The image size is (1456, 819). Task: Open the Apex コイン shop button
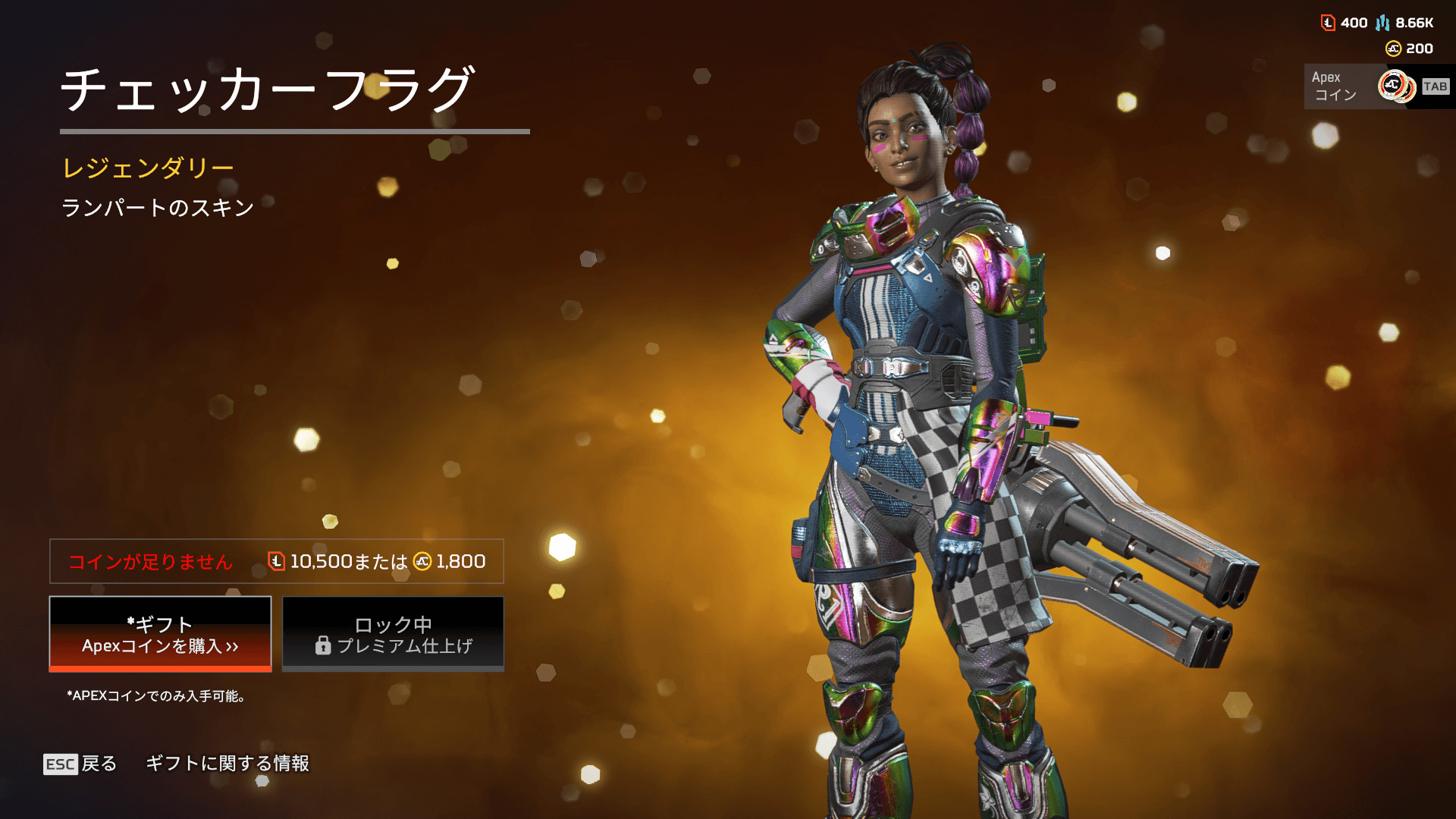click(x=1376, y=86)
